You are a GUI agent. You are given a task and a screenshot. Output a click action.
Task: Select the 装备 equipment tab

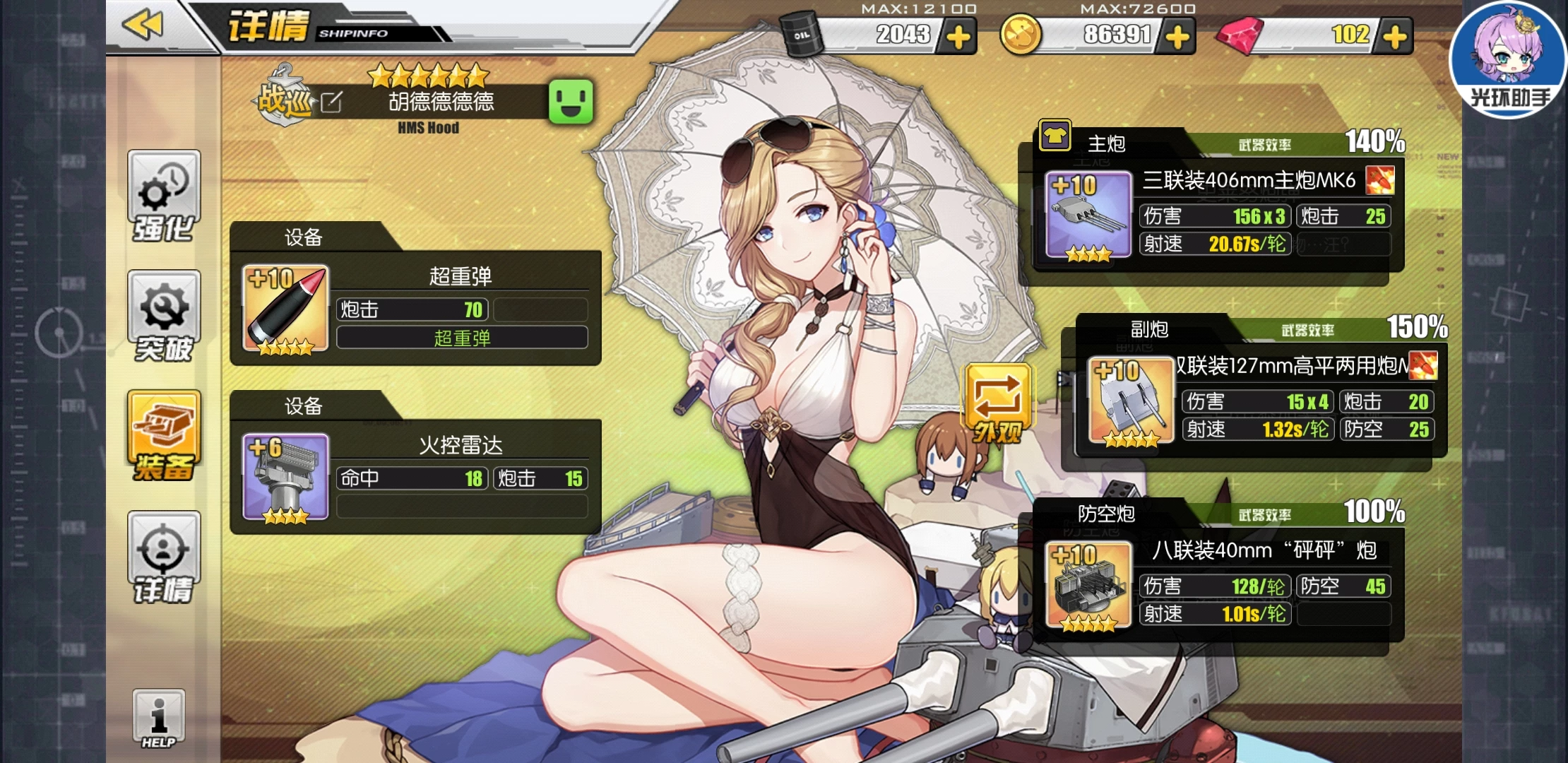[164, 435]
